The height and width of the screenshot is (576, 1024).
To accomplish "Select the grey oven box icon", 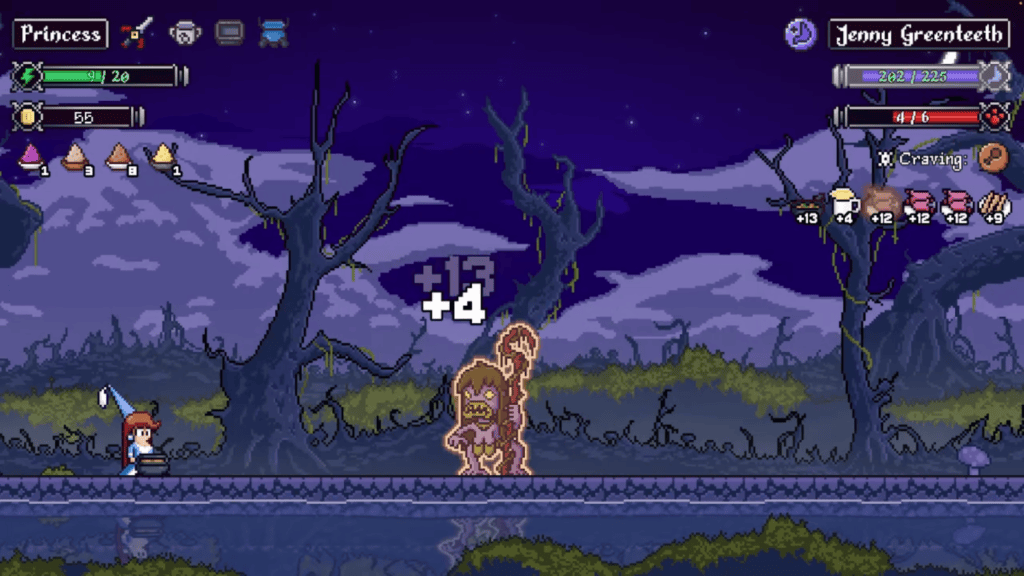I will pyautogui.click(x=229, y=34).
